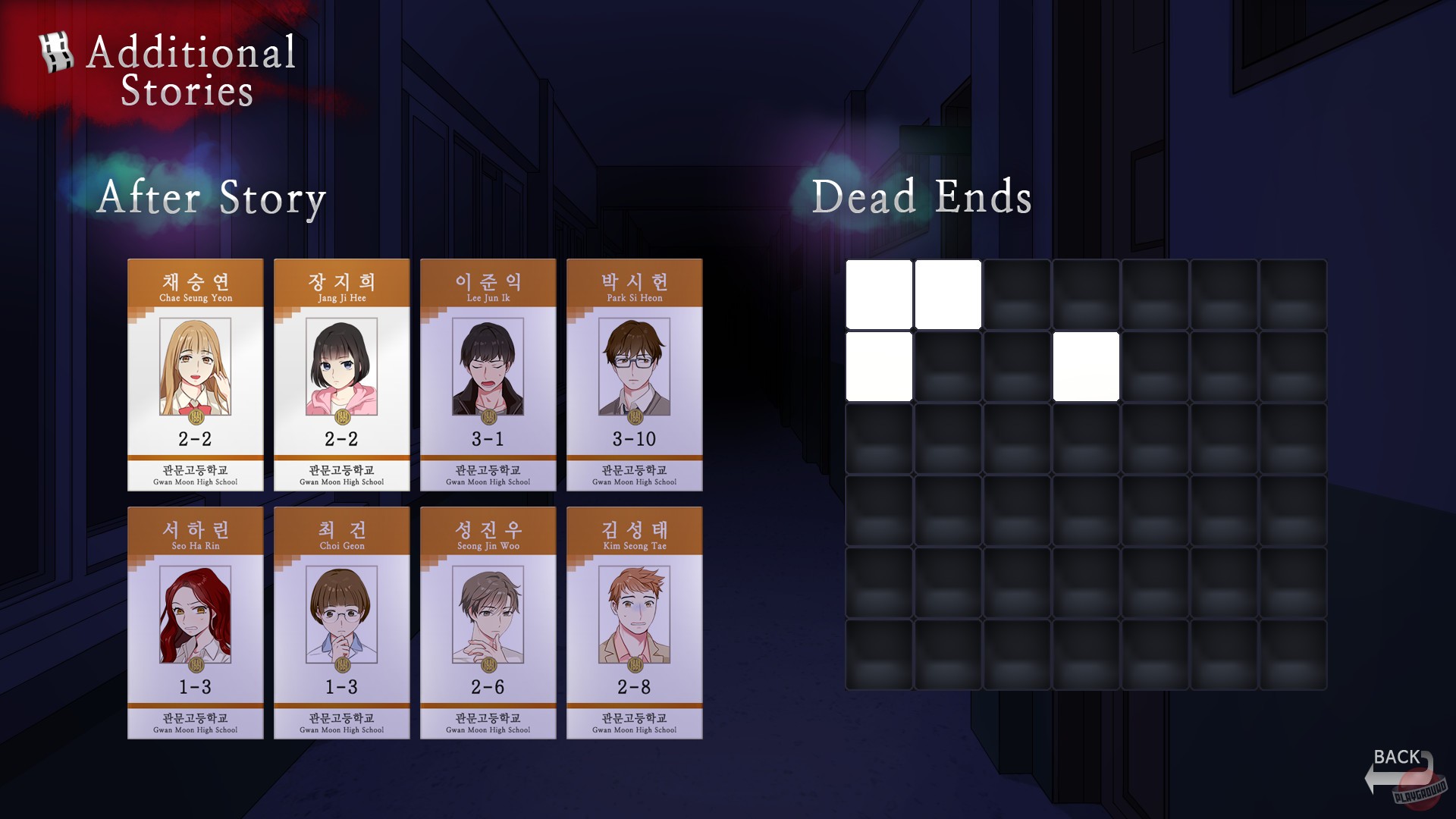Open Kim Seong Tae's After Story
The image size is (1456, 819).
tap(634, 621)
